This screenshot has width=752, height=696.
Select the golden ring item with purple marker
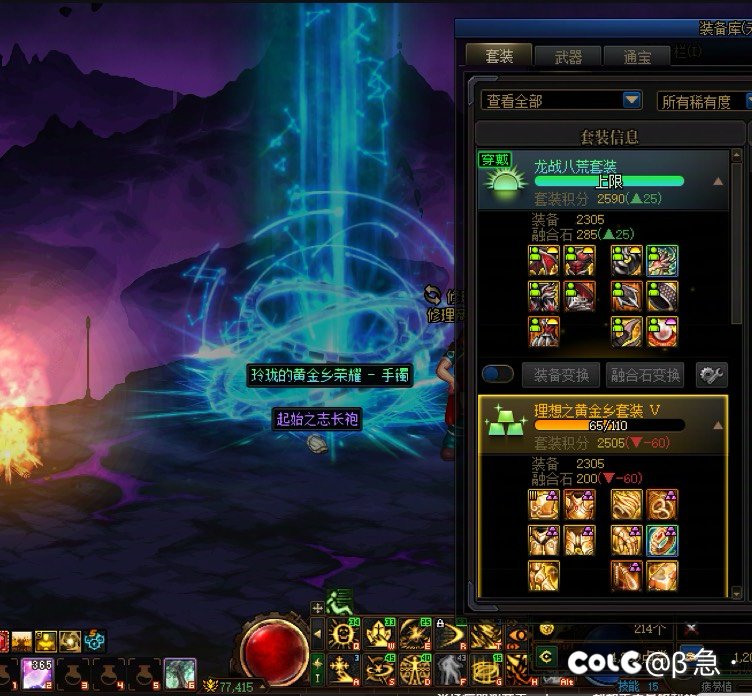pyautogui.click(x=662, y=505)
